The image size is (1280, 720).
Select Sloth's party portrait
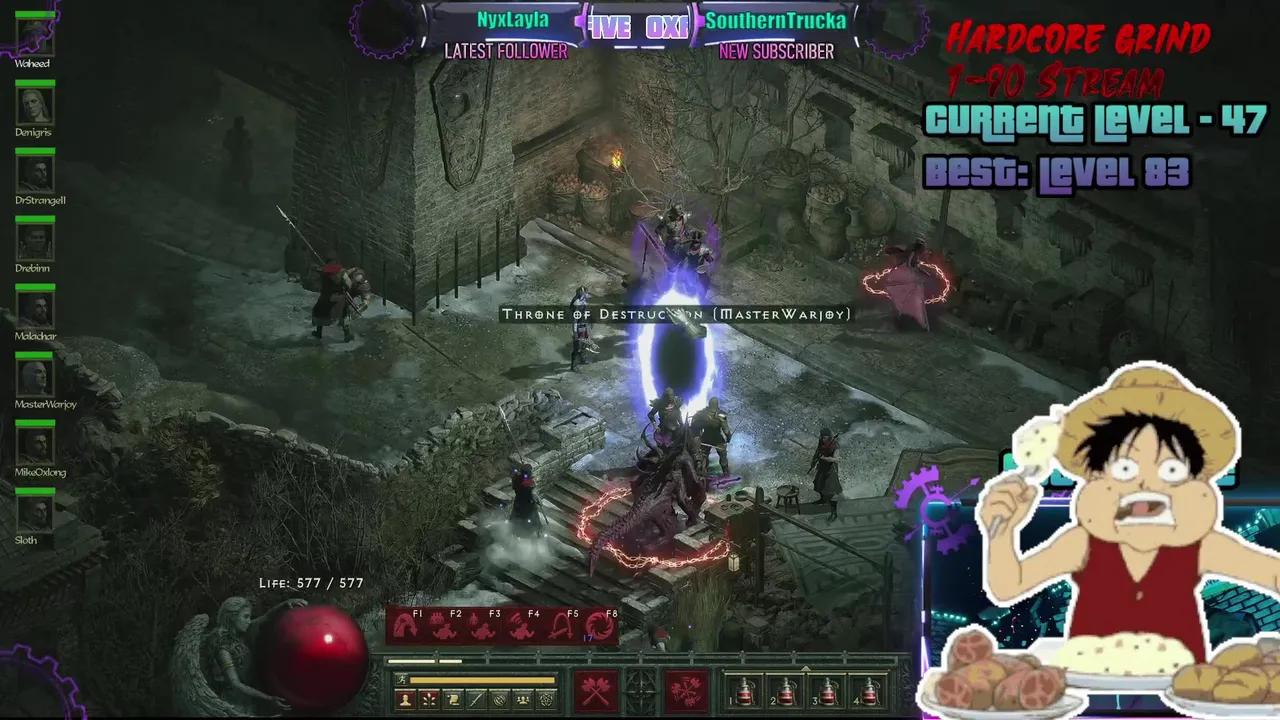point(34,516)
